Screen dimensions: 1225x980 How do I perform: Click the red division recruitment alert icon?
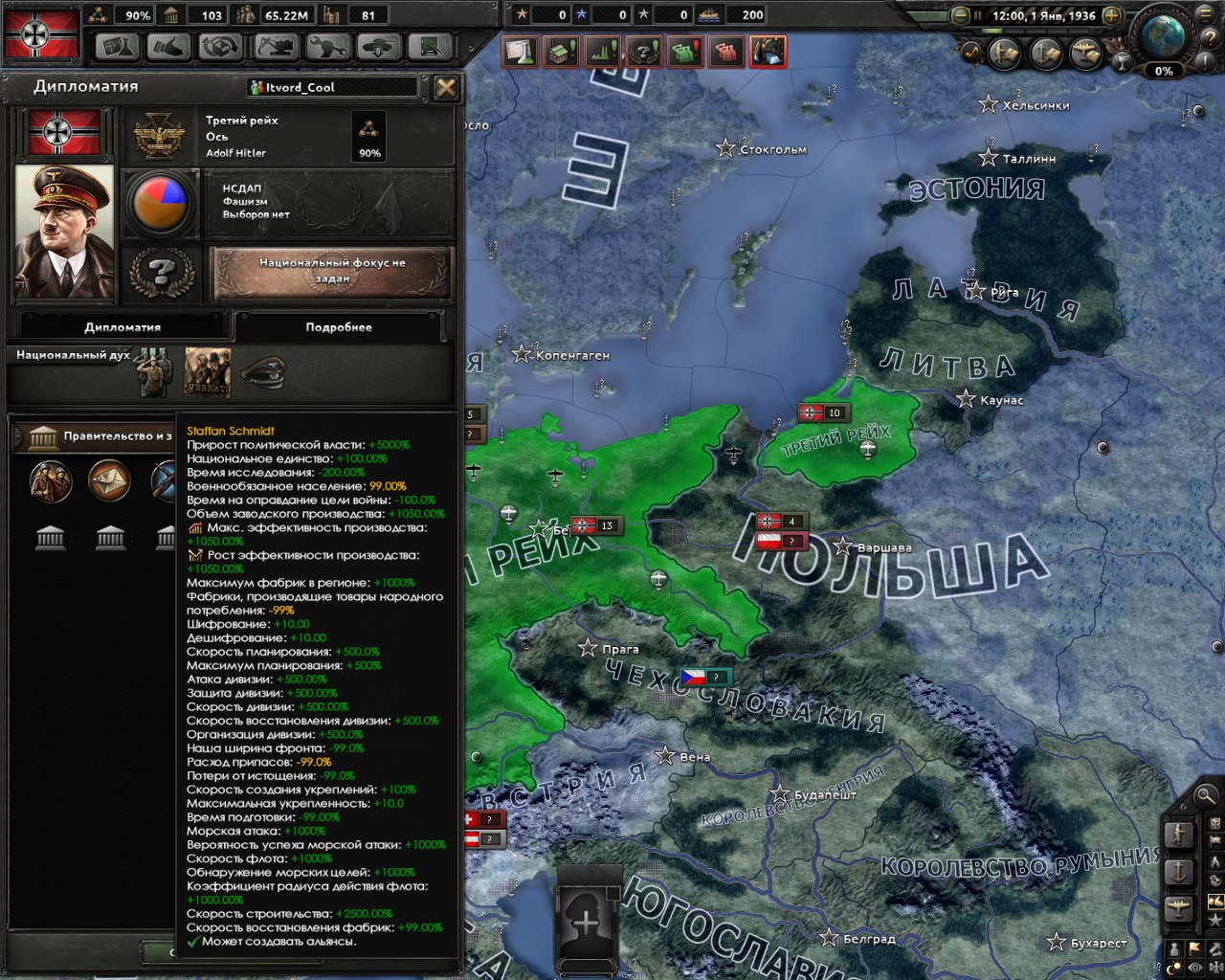click(x=724, y=51)
